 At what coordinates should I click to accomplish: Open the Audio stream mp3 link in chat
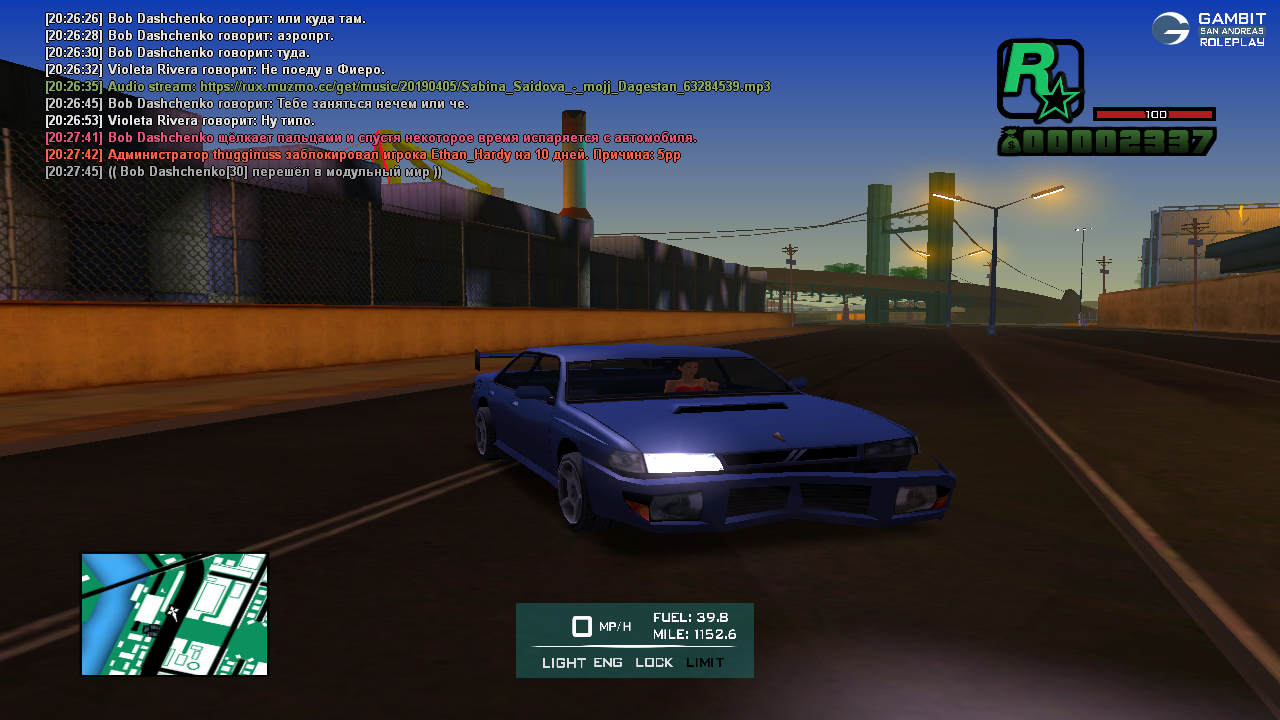(485, 87)
